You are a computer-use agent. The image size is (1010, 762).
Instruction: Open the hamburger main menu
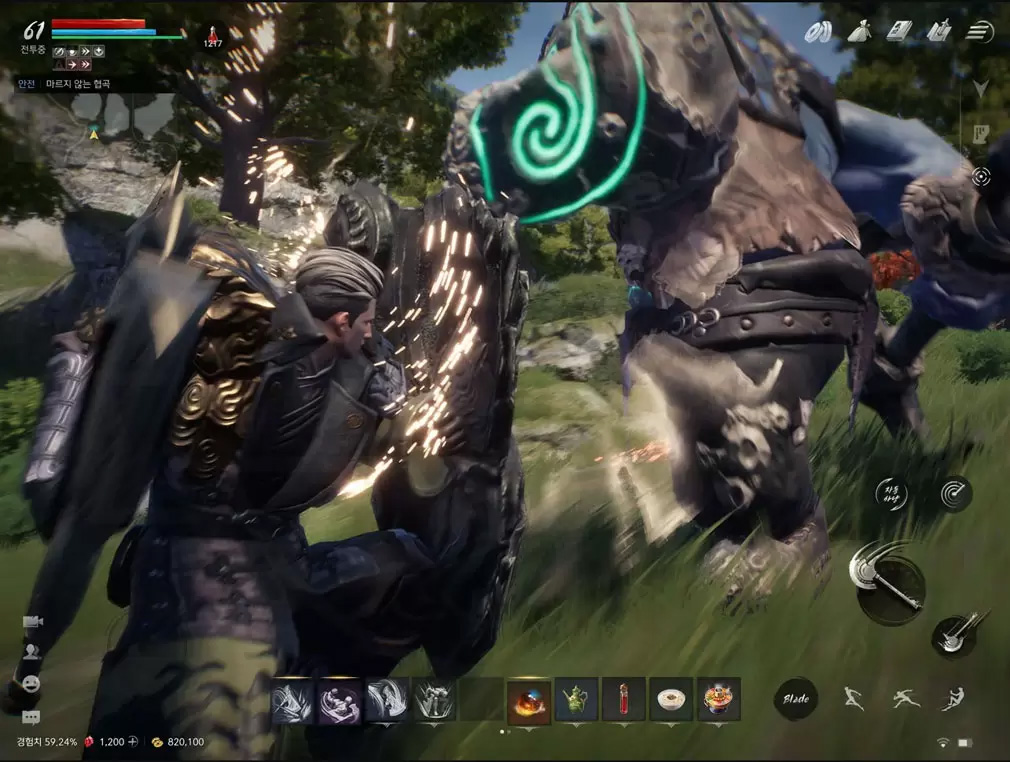pyautogui.click(x=980, y=31)
